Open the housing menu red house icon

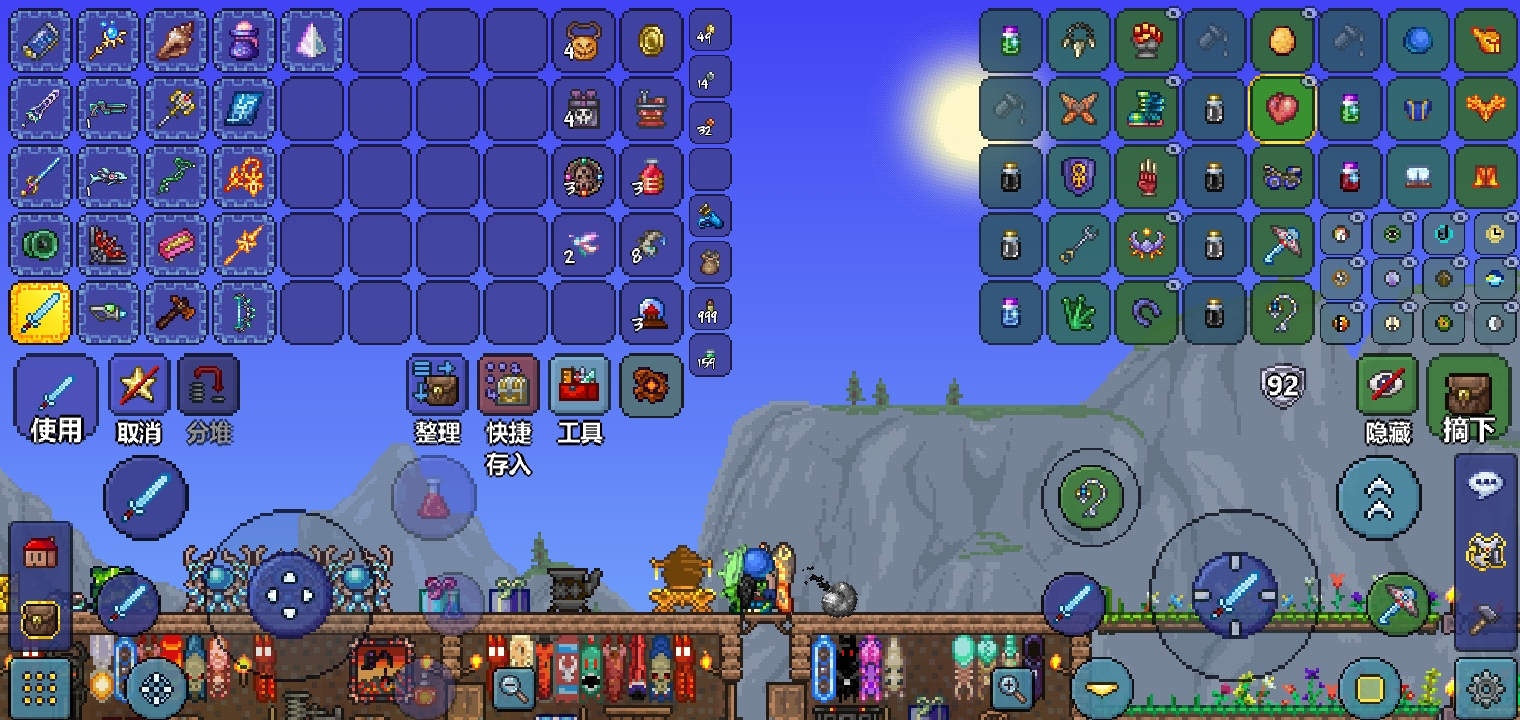coord(41,553)
